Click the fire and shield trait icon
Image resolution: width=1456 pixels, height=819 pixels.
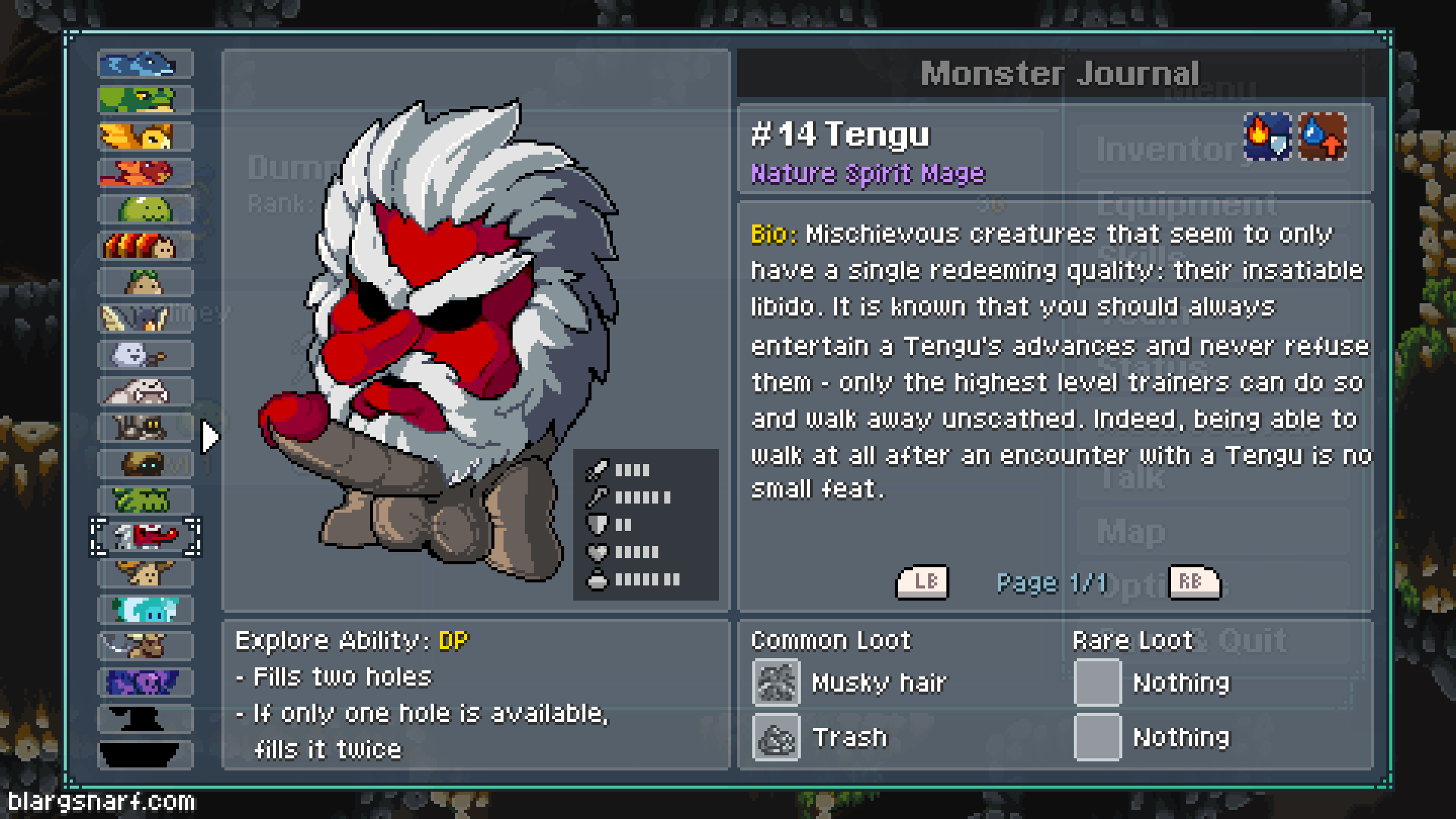(1267, 137)
